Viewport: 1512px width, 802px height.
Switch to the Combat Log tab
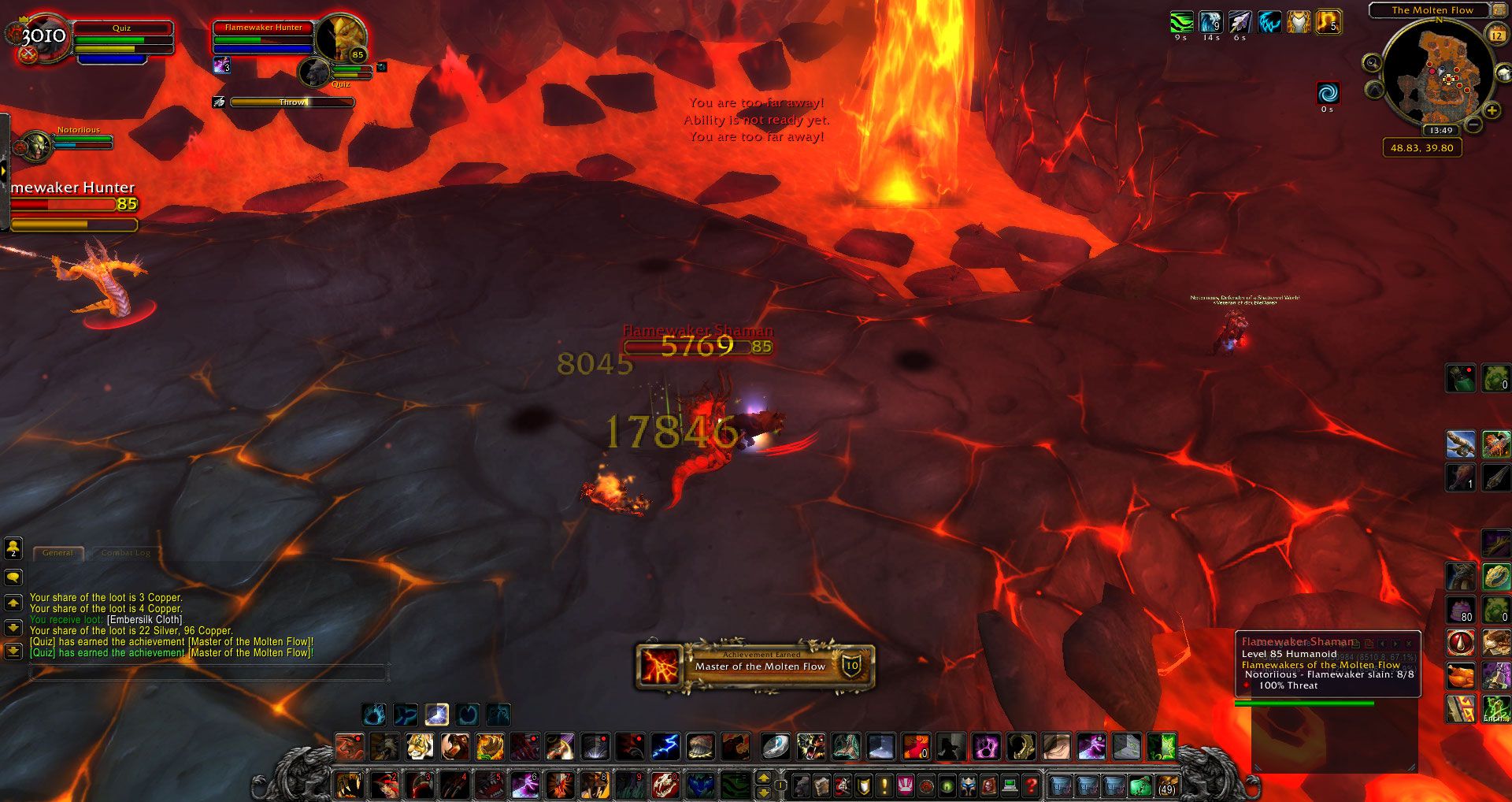[x=126, y=552]
